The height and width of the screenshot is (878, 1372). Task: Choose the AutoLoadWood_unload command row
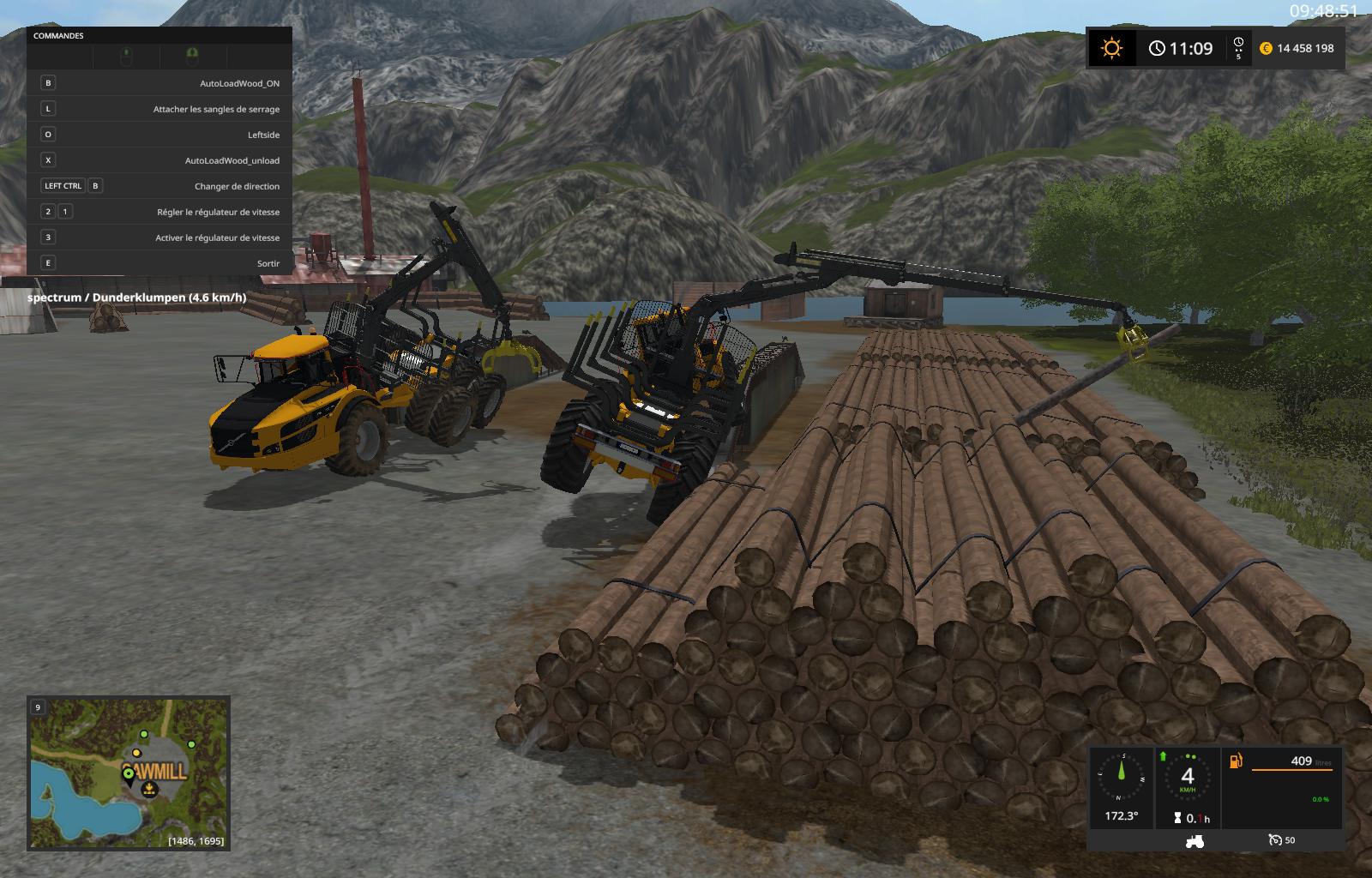[159, 160]
